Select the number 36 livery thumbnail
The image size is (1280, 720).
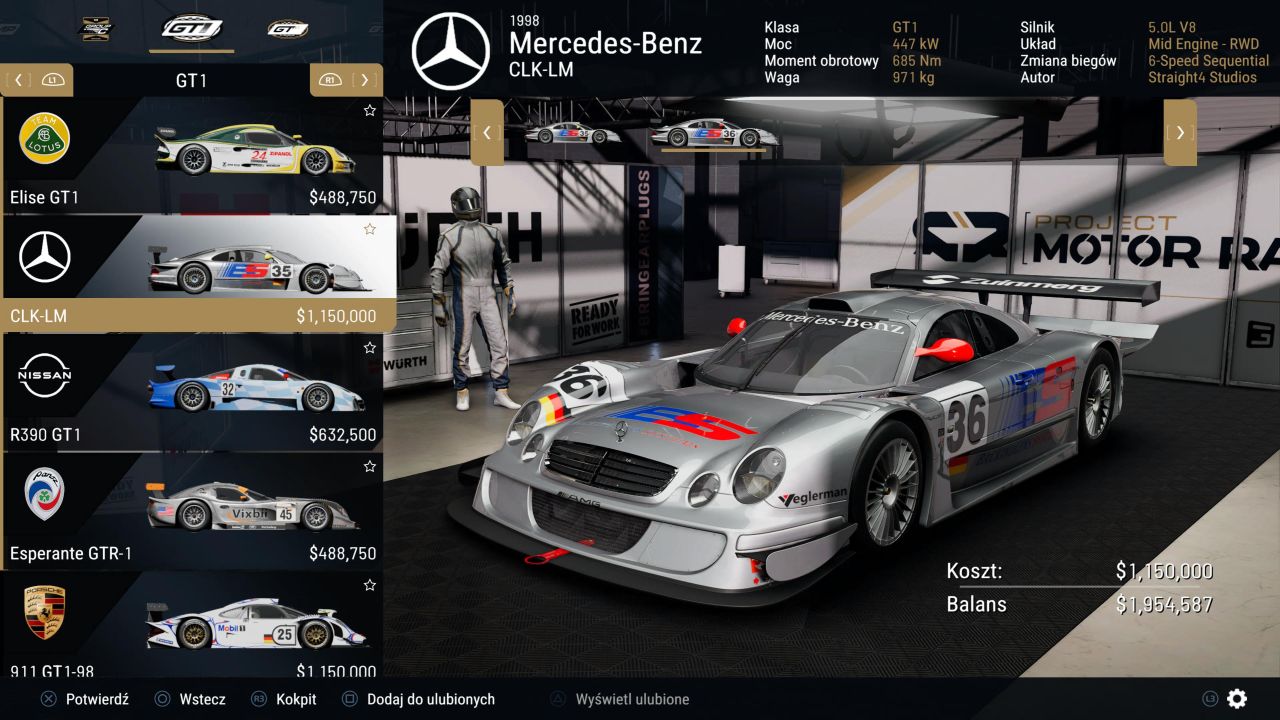pyautogui.click(x=712, y=134)
